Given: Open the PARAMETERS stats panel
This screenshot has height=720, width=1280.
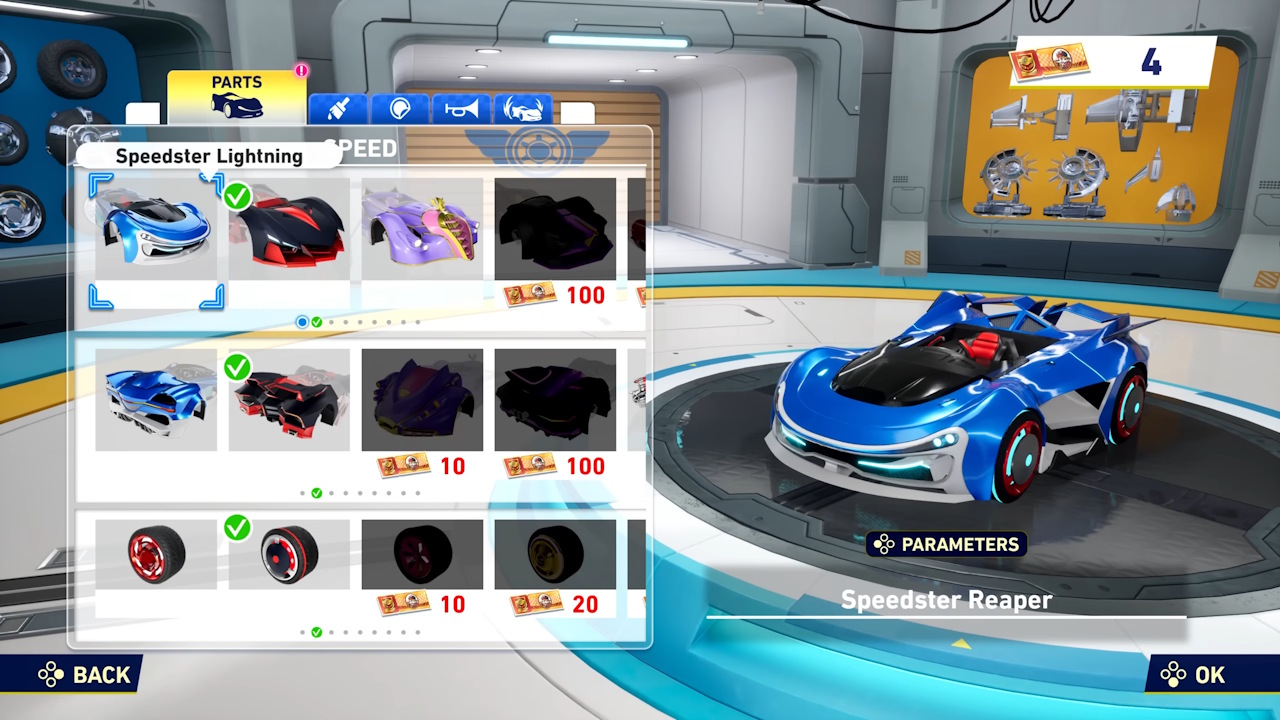Looking at the screenshot, I should 946,544.
